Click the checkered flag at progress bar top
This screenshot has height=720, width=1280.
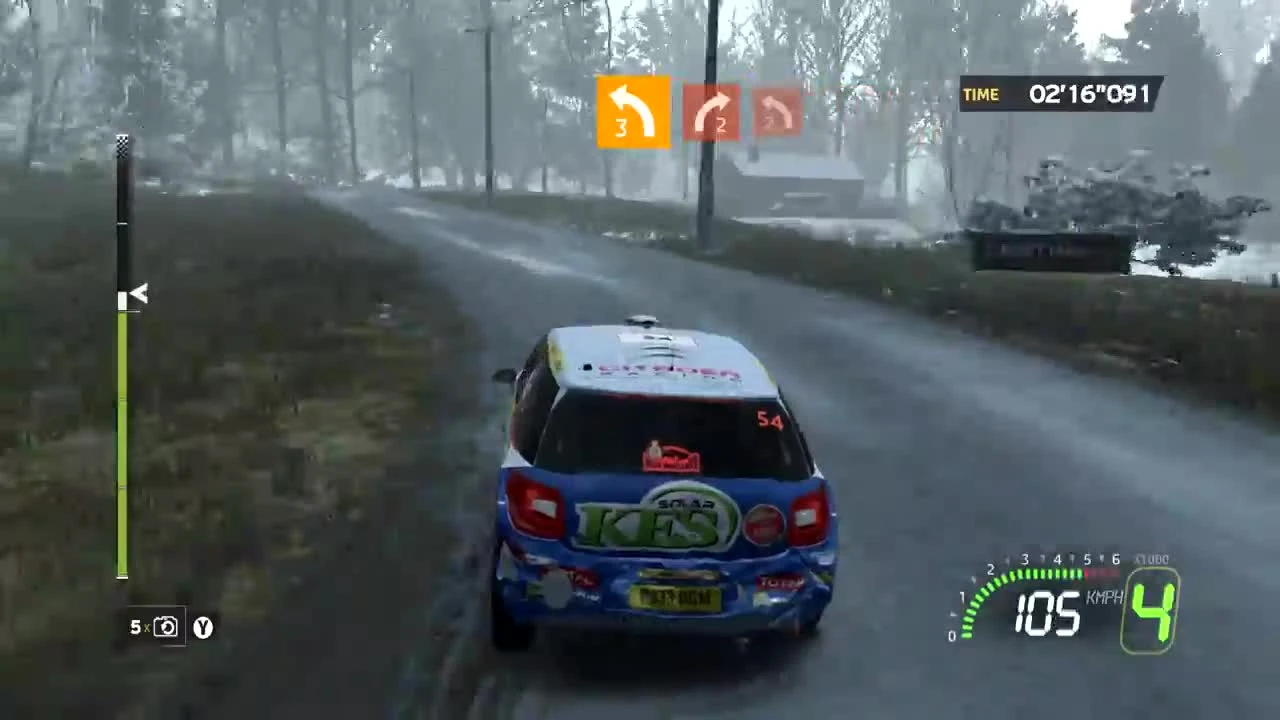pos(122,147)
